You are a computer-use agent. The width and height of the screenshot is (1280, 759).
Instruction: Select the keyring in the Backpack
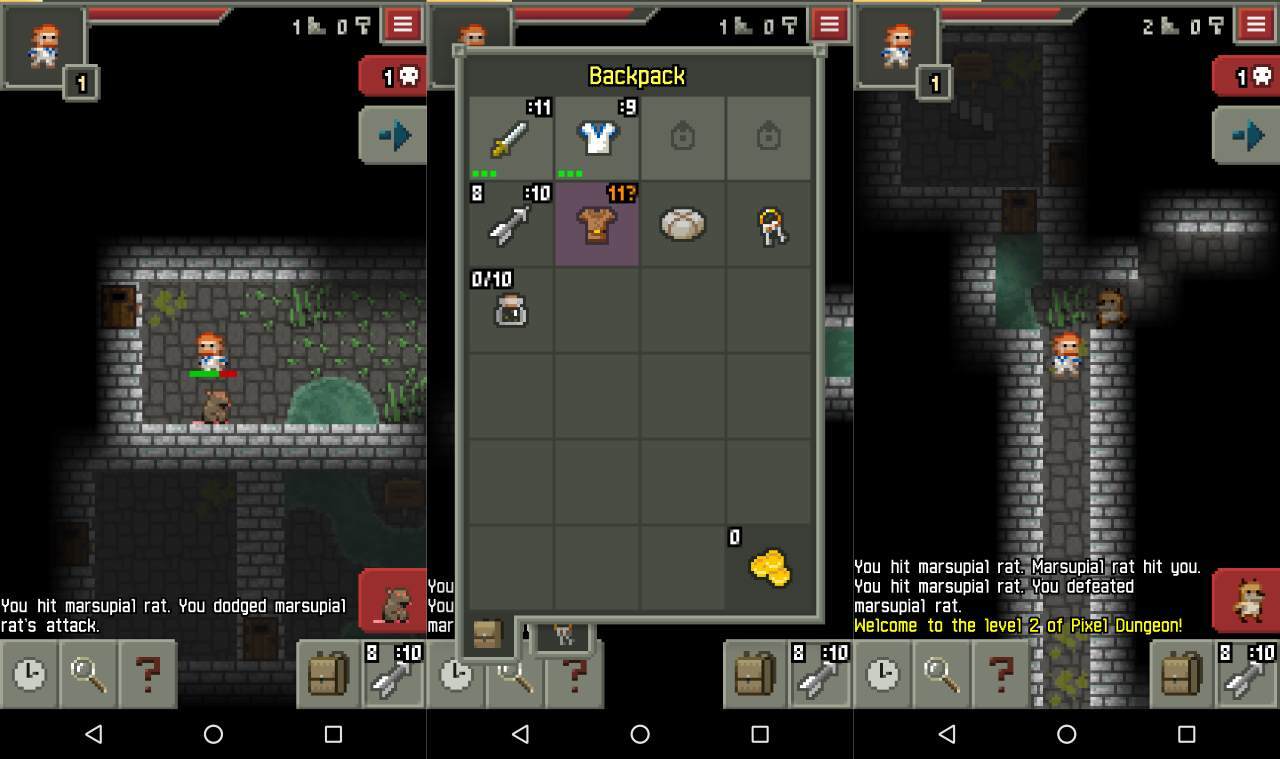pos(768,224)
